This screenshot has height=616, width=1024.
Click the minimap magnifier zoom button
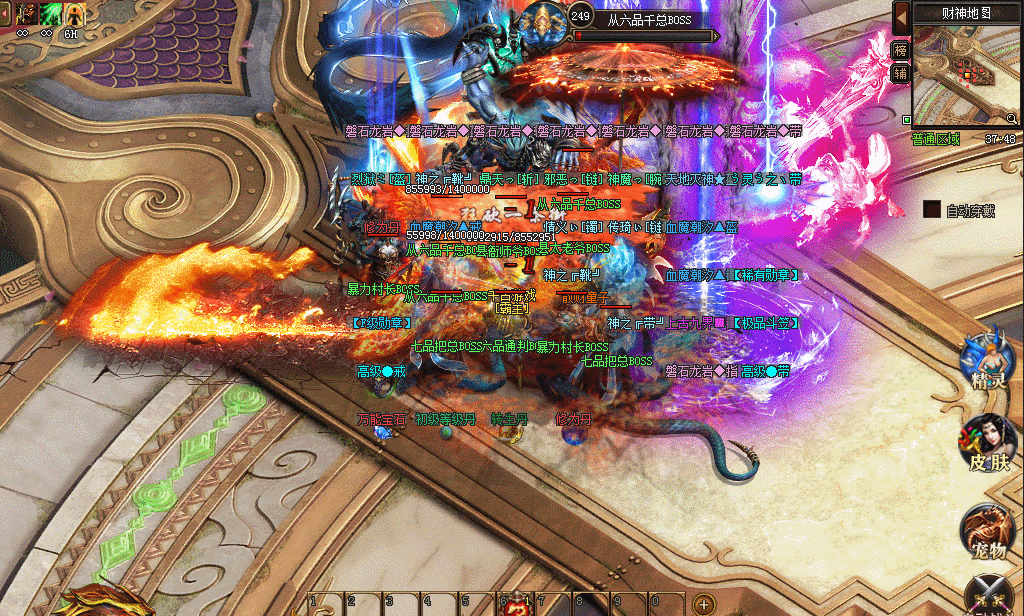[x=1011, y=118]
